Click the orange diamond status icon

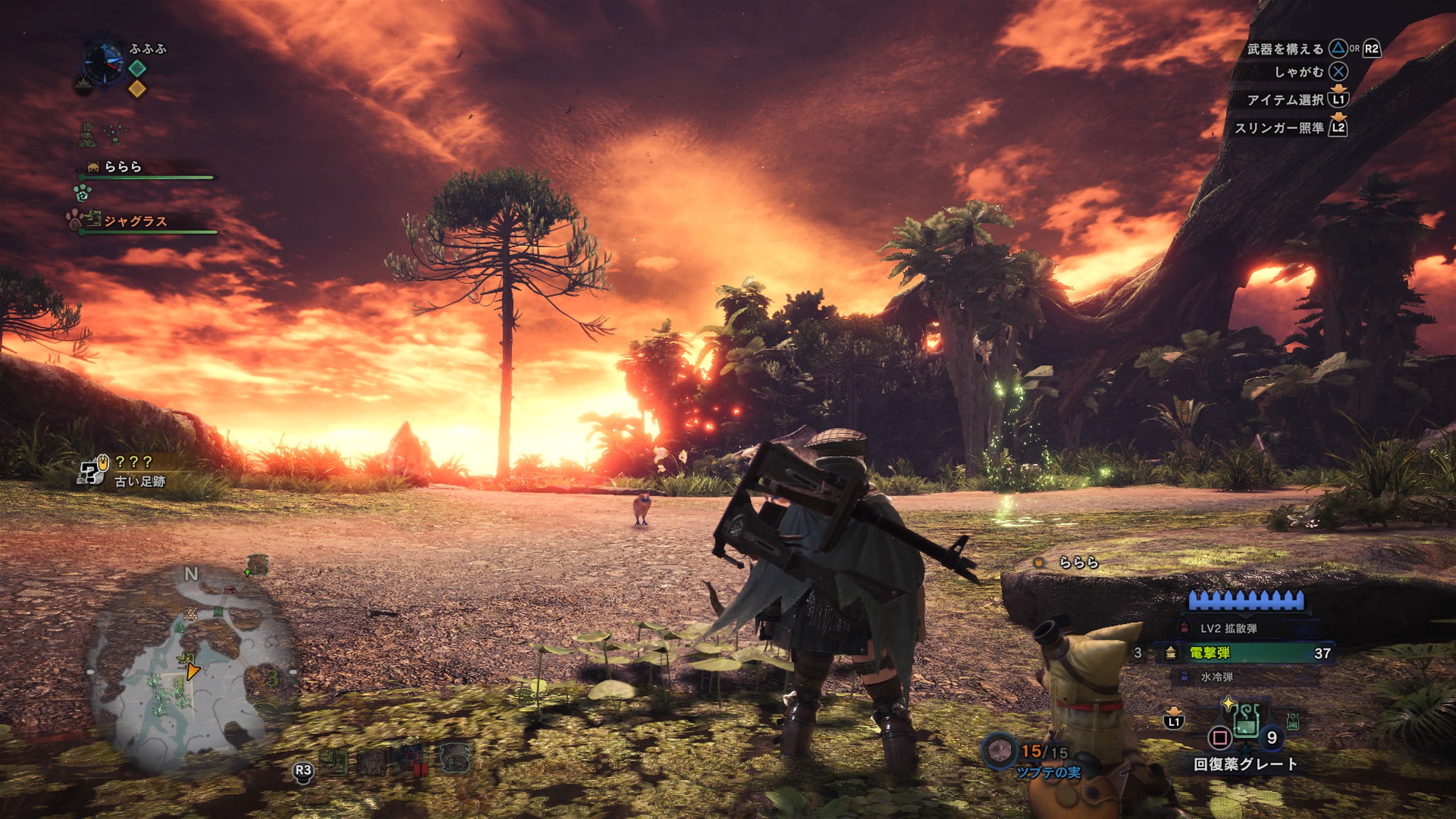(x=137, y=89)
